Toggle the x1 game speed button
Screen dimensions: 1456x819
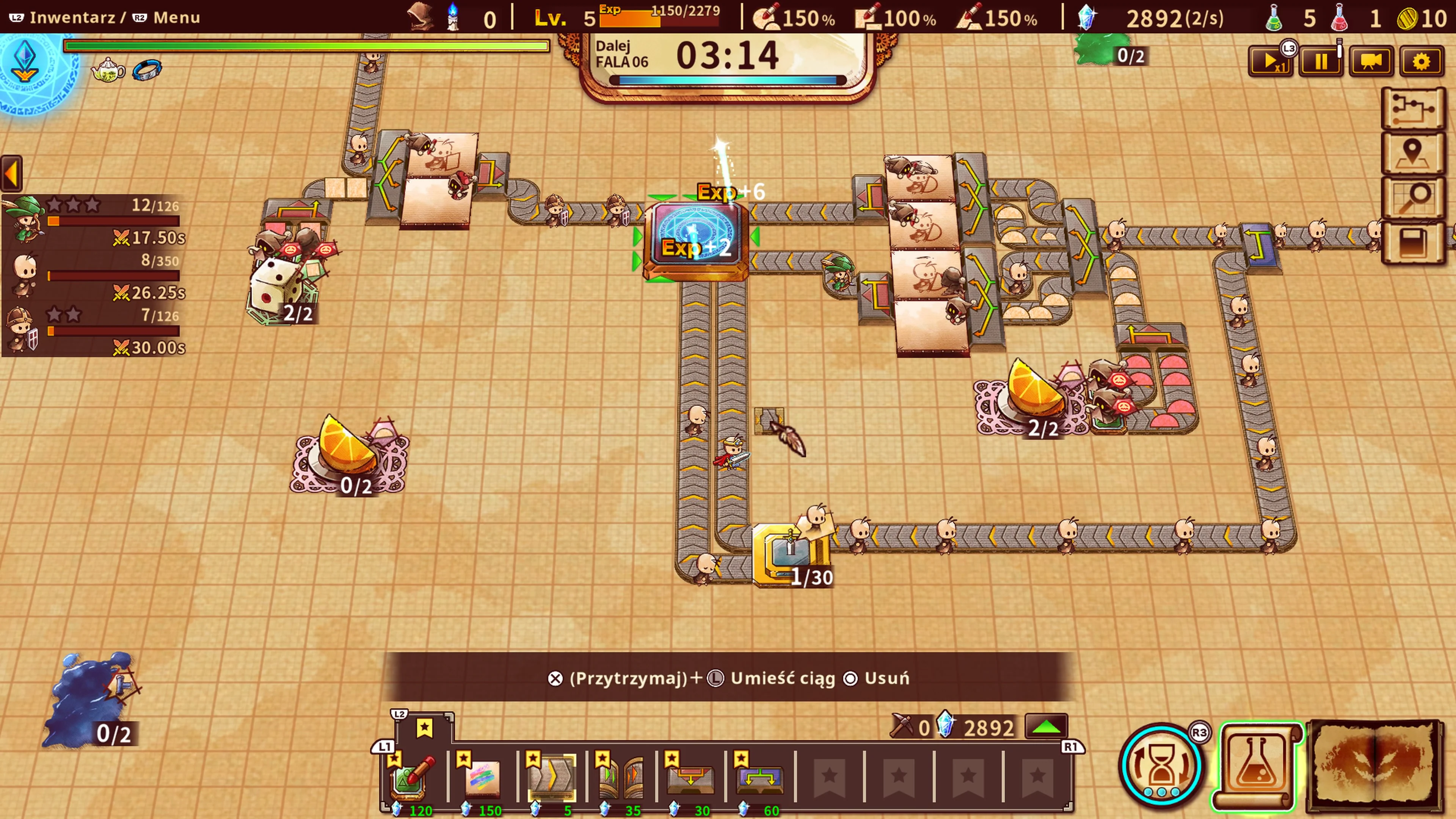(1270, 61)
